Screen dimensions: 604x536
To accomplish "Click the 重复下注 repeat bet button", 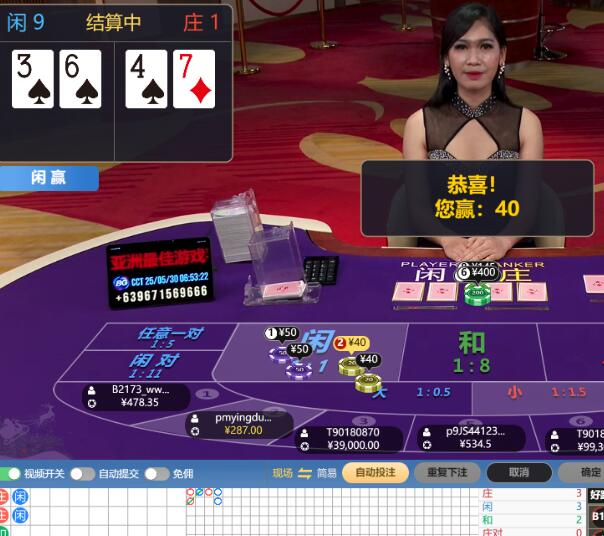I will click(447, 472).
